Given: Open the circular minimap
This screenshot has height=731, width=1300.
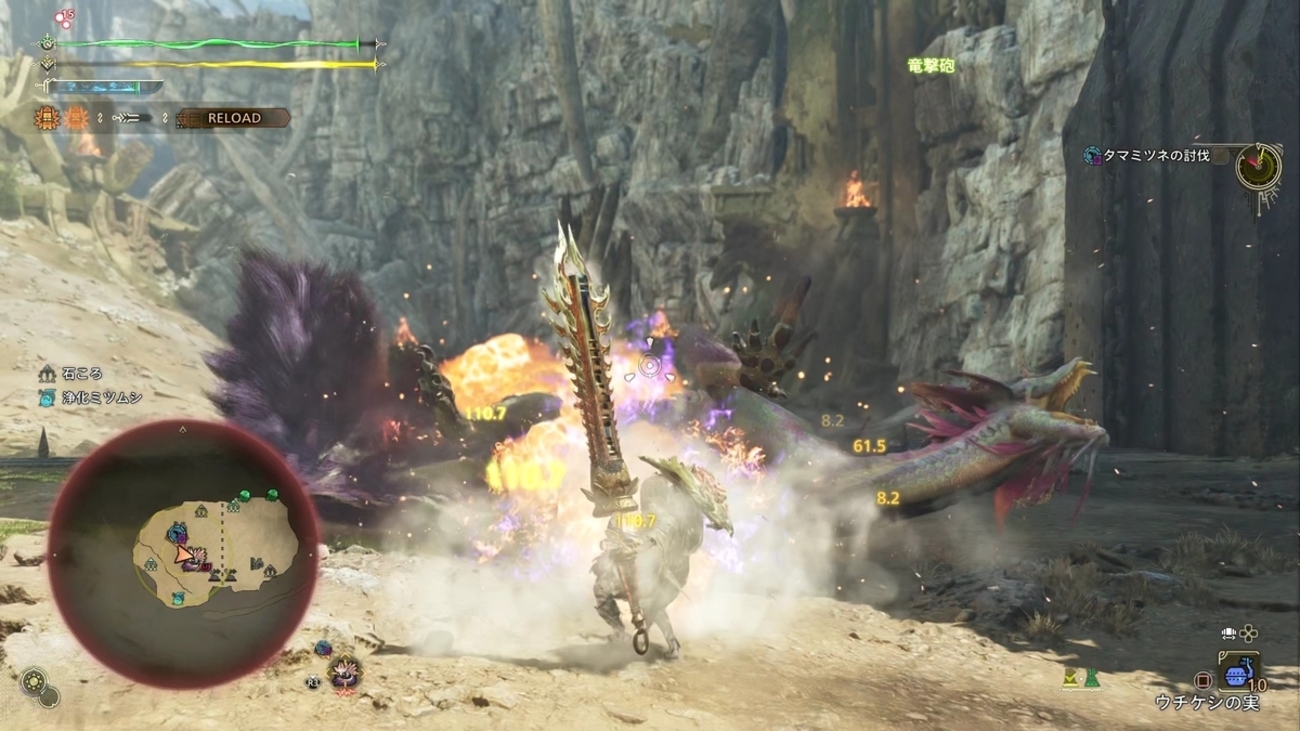Looking at the screenshot, I should tap(183, 554).
